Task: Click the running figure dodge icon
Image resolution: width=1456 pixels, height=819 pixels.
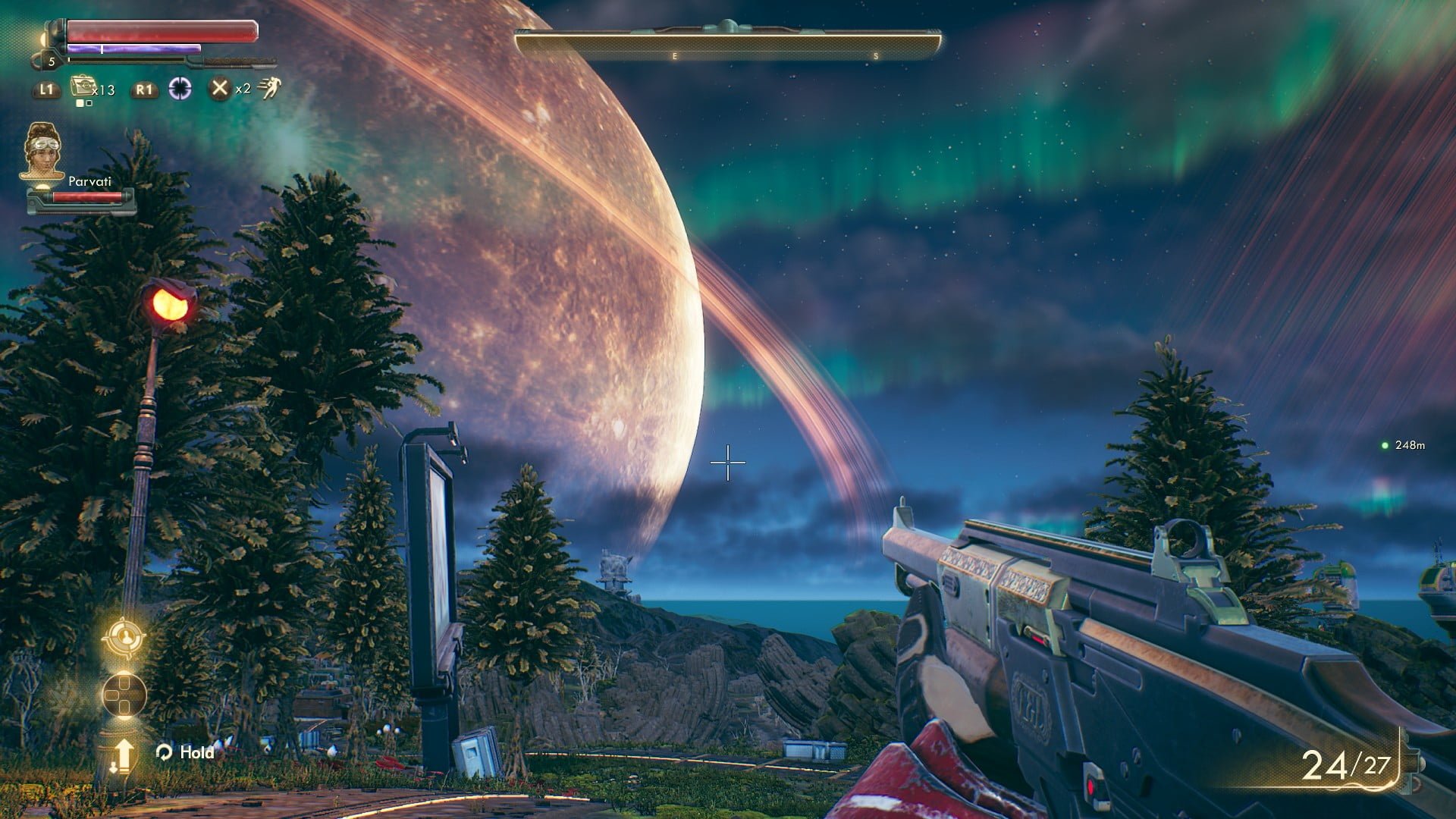Action: pyautogui.click(x=268, y=89)
